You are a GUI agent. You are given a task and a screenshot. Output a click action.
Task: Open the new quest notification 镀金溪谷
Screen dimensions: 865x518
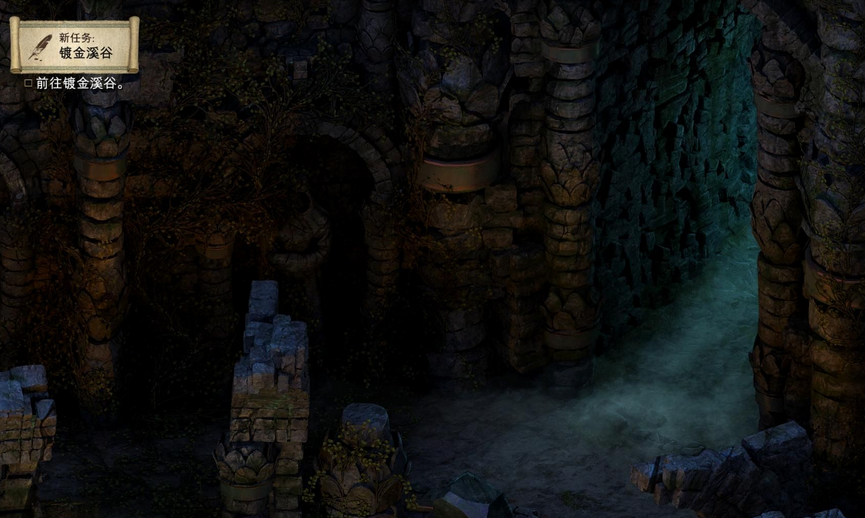(x=74, y=45)
